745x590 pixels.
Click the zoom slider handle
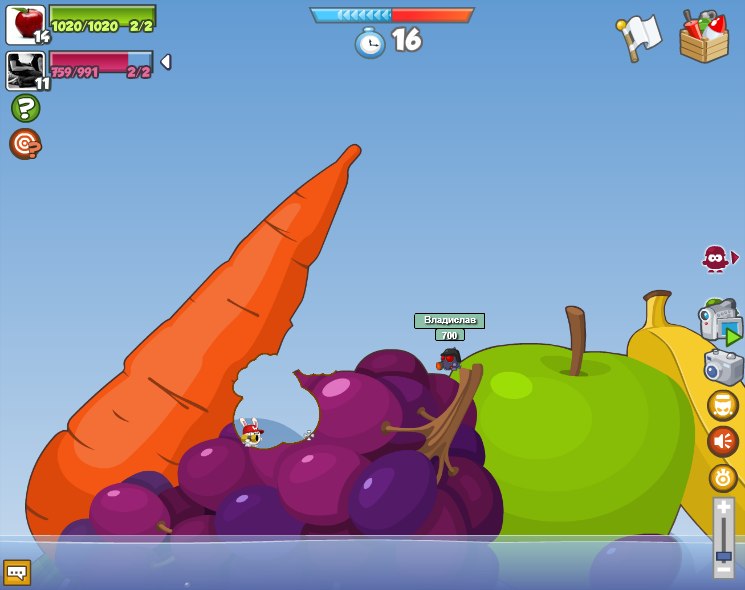click(723, 556)
